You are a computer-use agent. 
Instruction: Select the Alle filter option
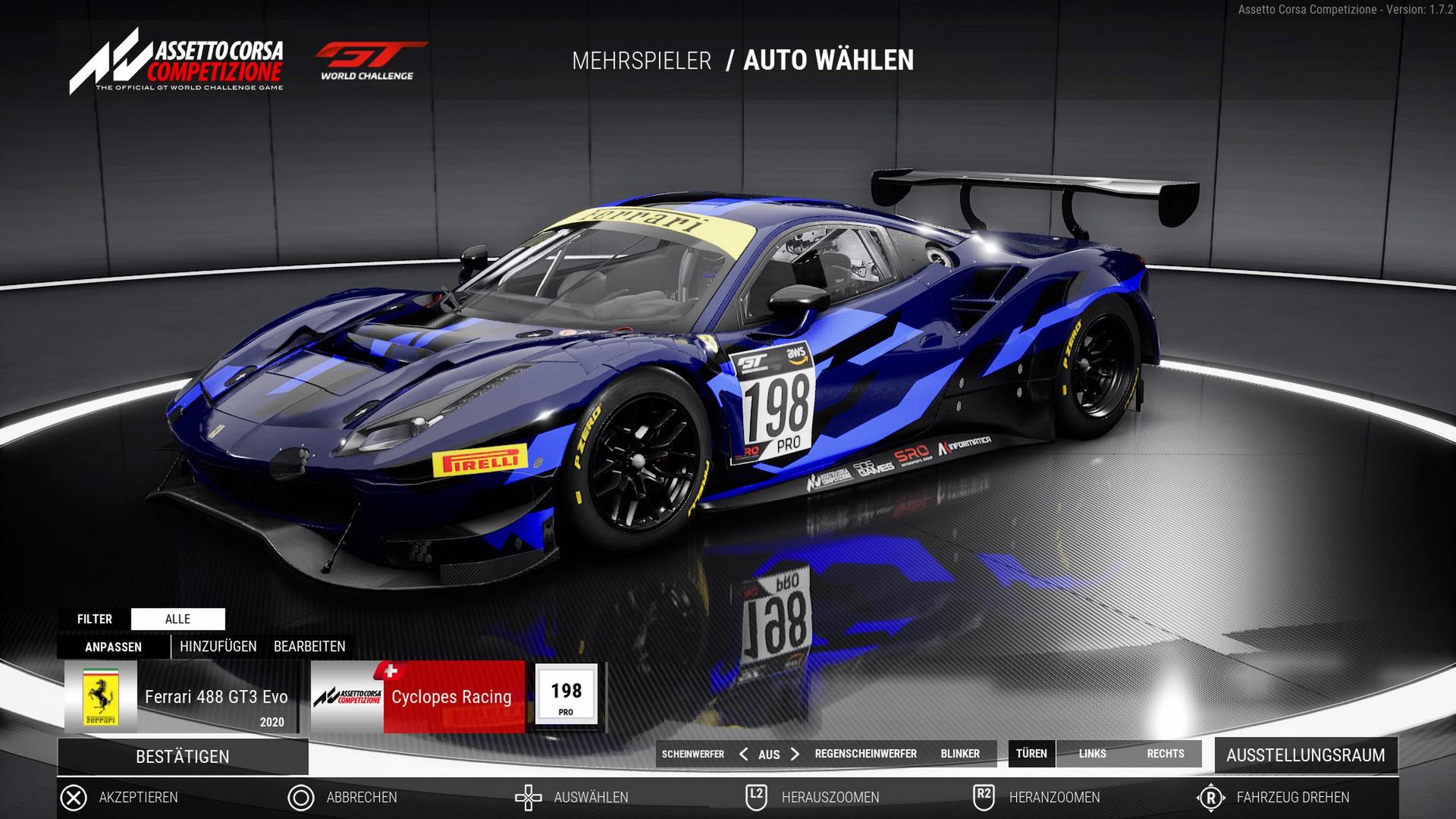(177, 619)
